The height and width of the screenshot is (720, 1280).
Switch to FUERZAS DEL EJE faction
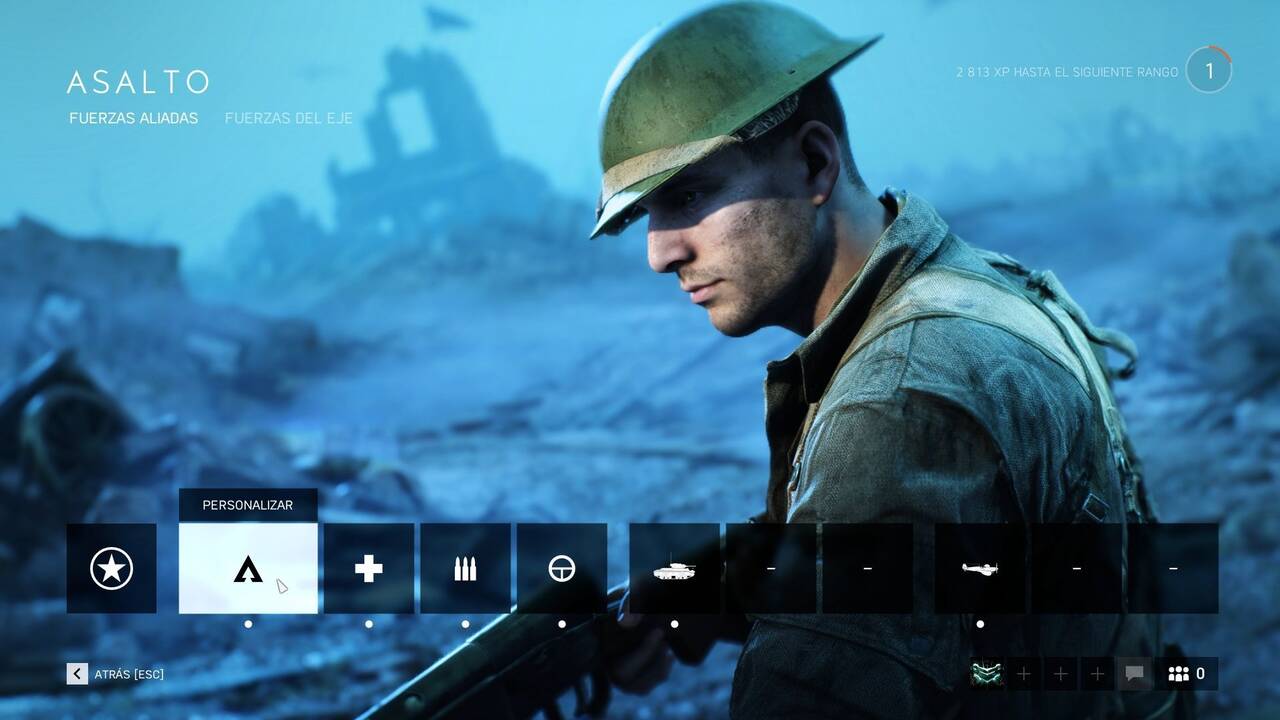[288, 117]
